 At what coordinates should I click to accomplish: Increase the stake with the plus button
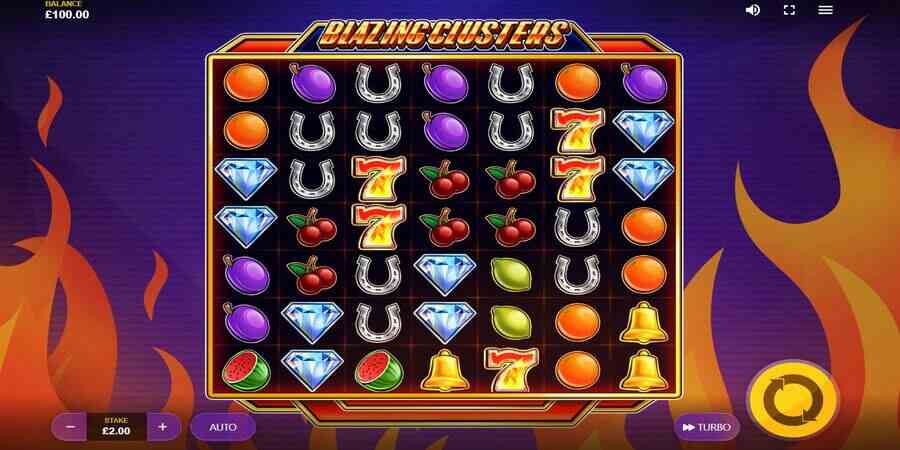coord(163,427)
